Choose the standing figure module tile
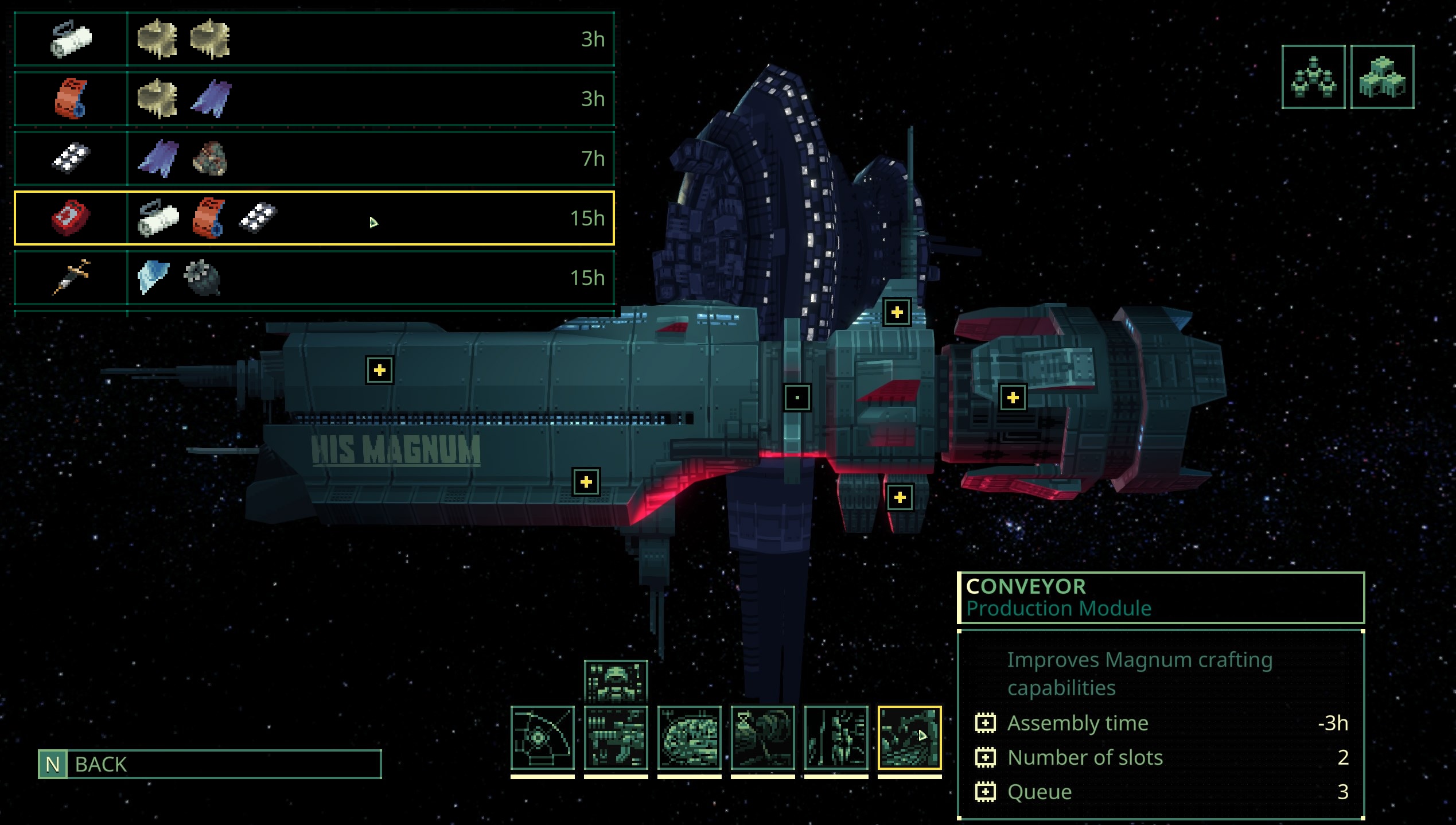The height and width of the screenshot is (825, 1456). point(836,738)
